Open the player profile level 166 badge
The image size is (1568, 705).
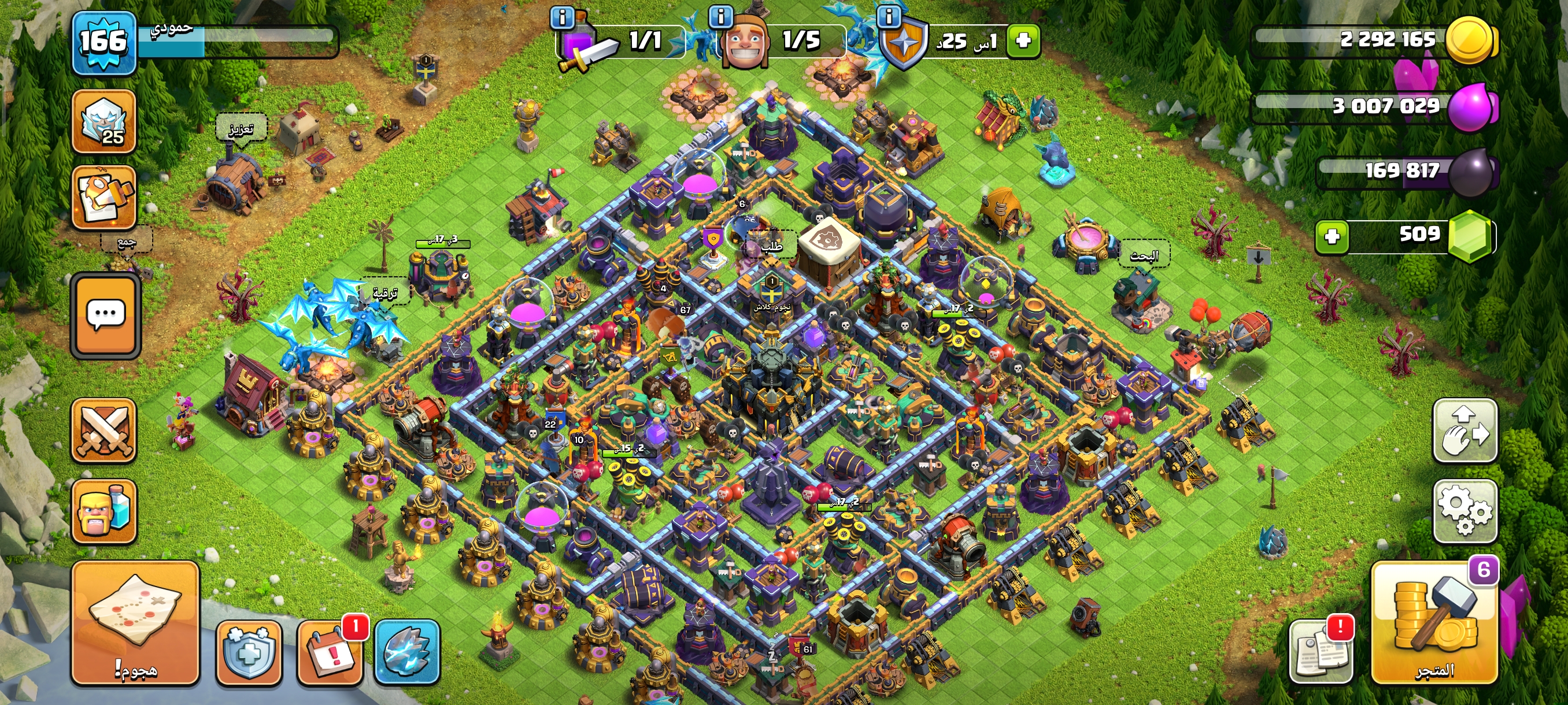click(x=104, y=42)
